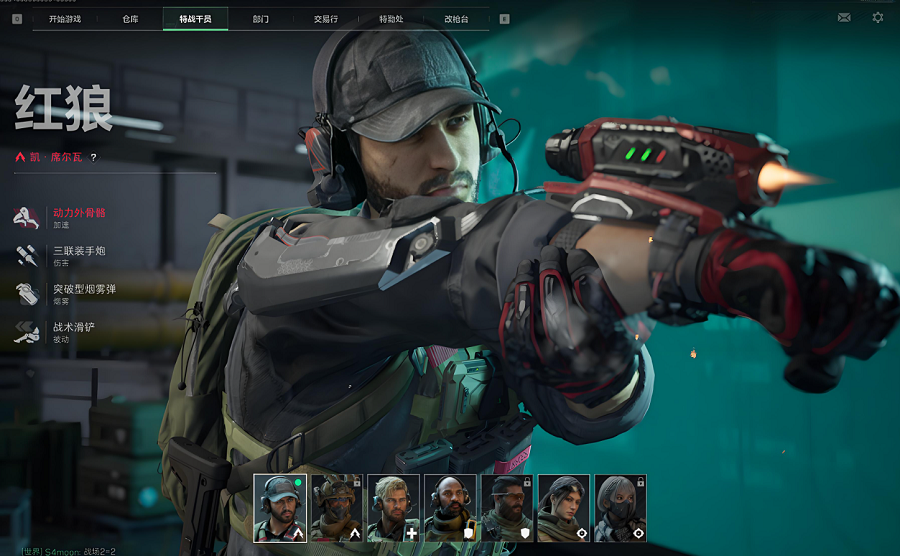The height and width of the screenshot is (556, 900).
Task: View the 战术滑铲 passive skill
Action: (73, 331)
